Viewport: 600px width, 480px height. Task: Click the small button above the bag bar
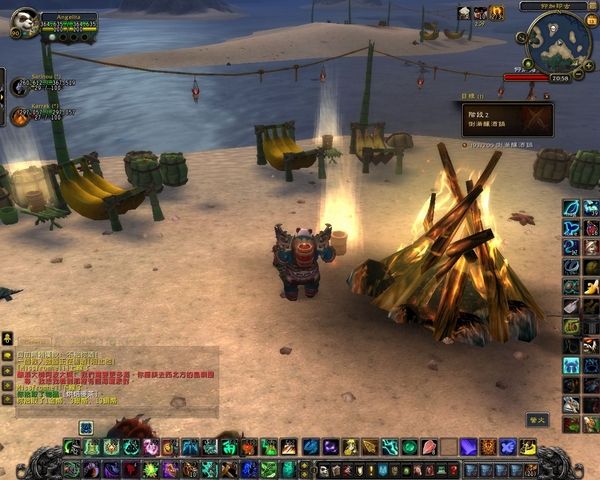(537, 420)
